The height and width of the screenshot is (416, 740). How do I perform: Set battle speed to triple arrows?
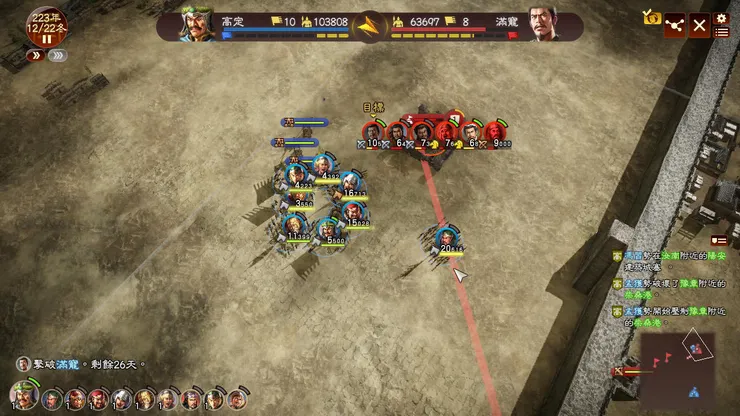coord(58,56)
